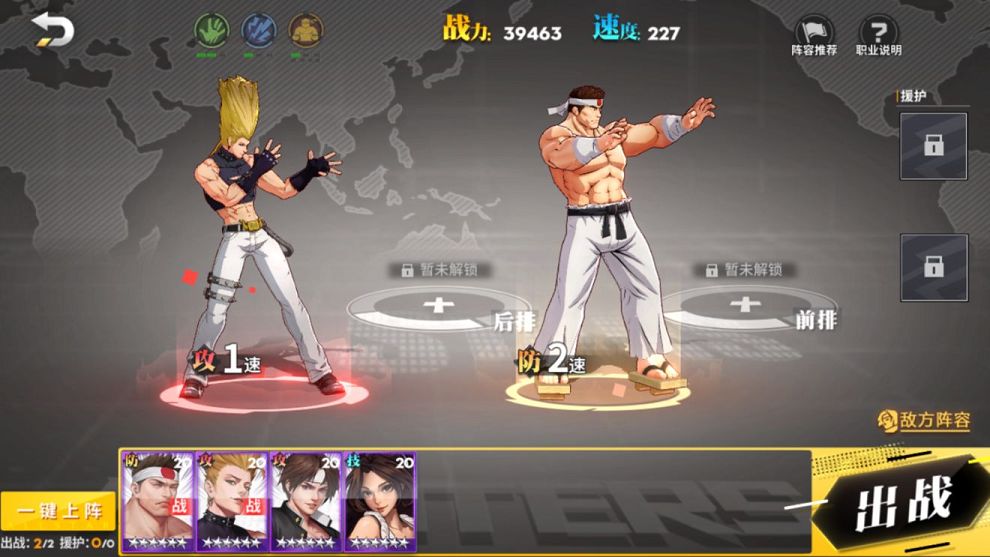
Task: Tap the locked front row (前排) slot
Action: click(745, 305)
